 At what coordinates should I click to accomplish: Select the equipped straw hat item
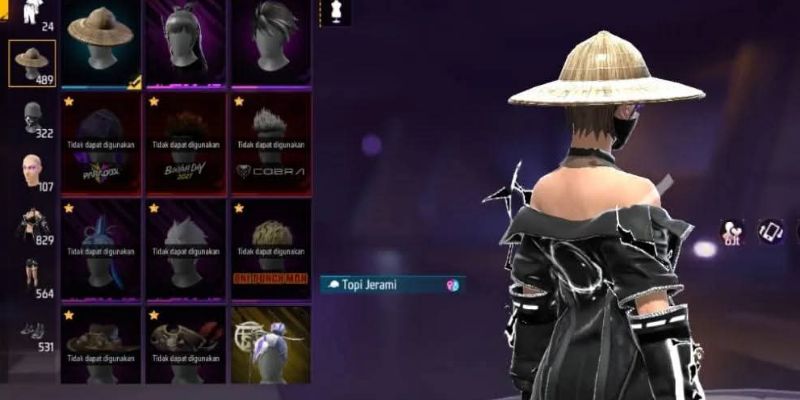101,42
